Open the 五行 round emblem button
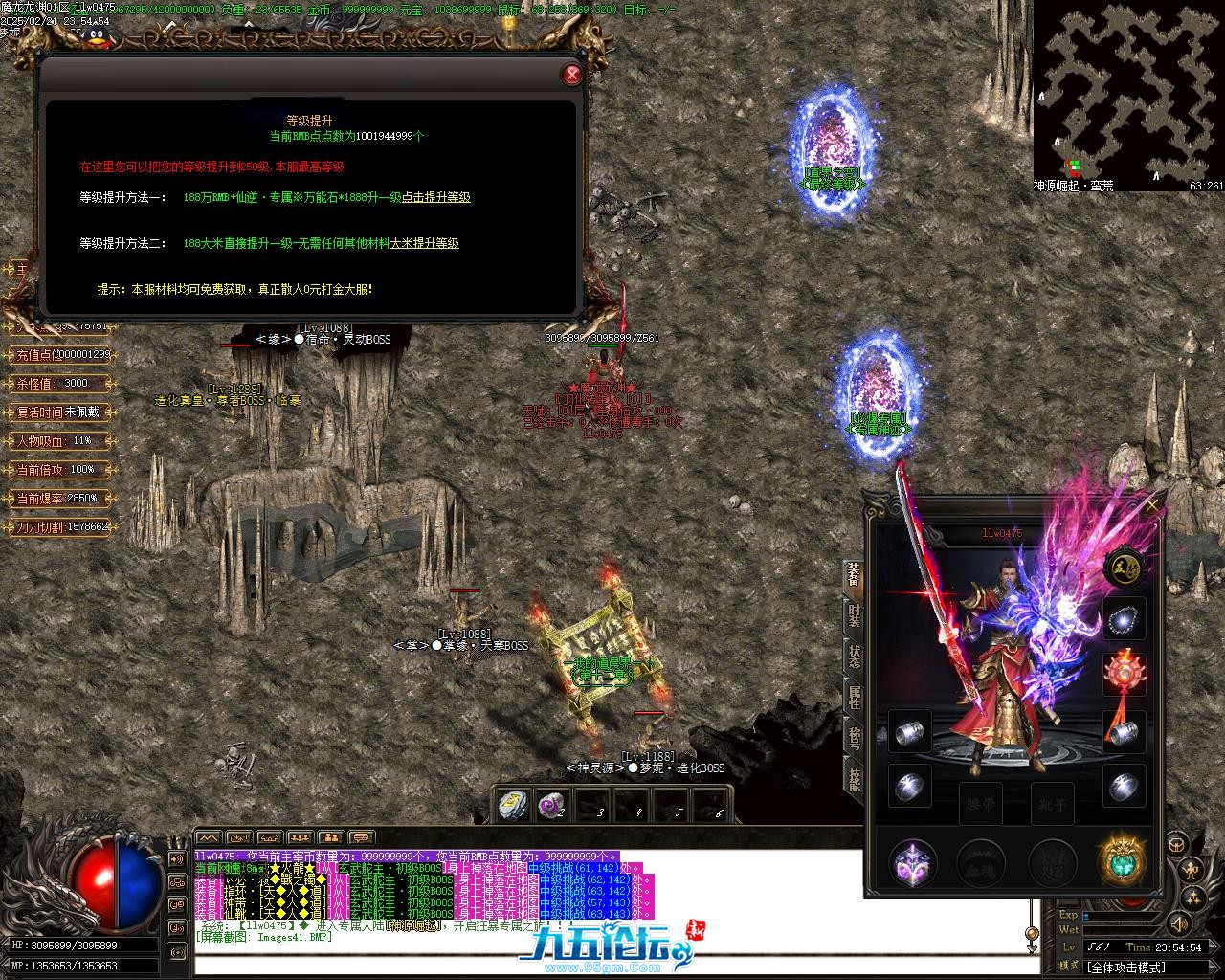 coord(1122,568)
